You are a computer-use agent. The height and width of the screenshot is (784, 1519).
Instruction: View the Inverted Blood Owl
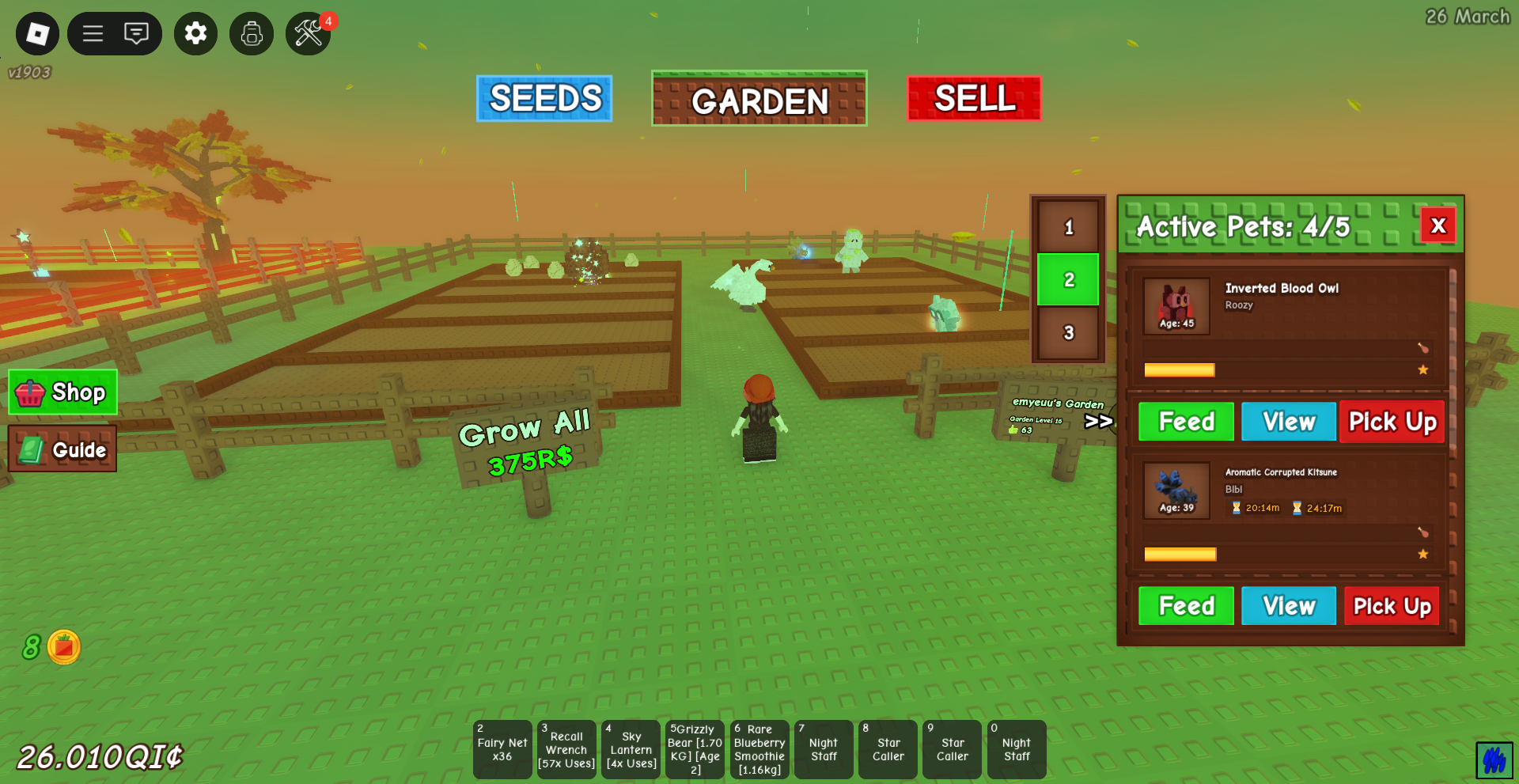point(1288,422)
